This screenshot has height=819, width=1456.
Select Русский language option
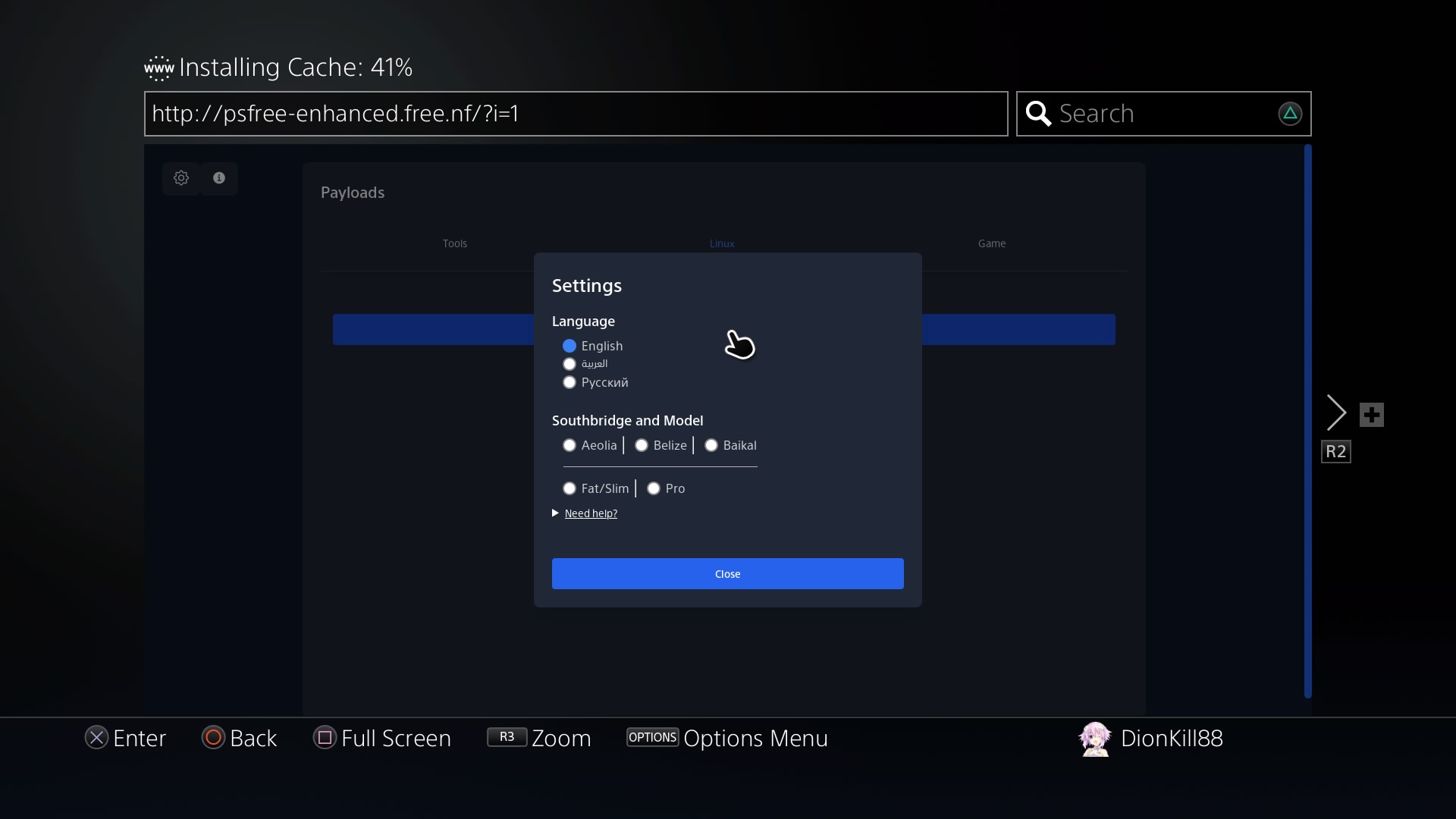pos(570,383)
